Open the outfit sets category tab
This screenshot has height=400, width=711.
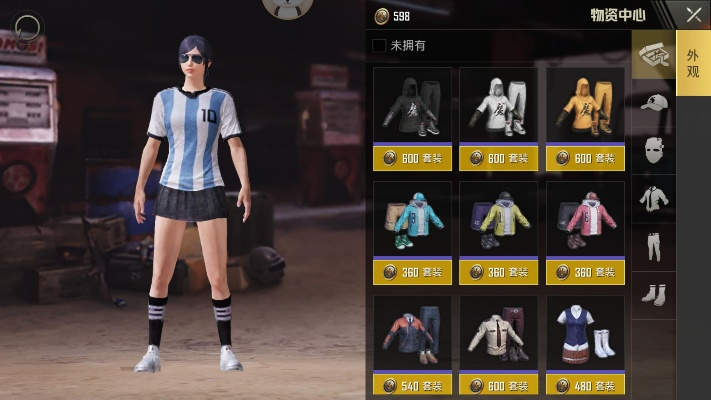pos(654,55)
